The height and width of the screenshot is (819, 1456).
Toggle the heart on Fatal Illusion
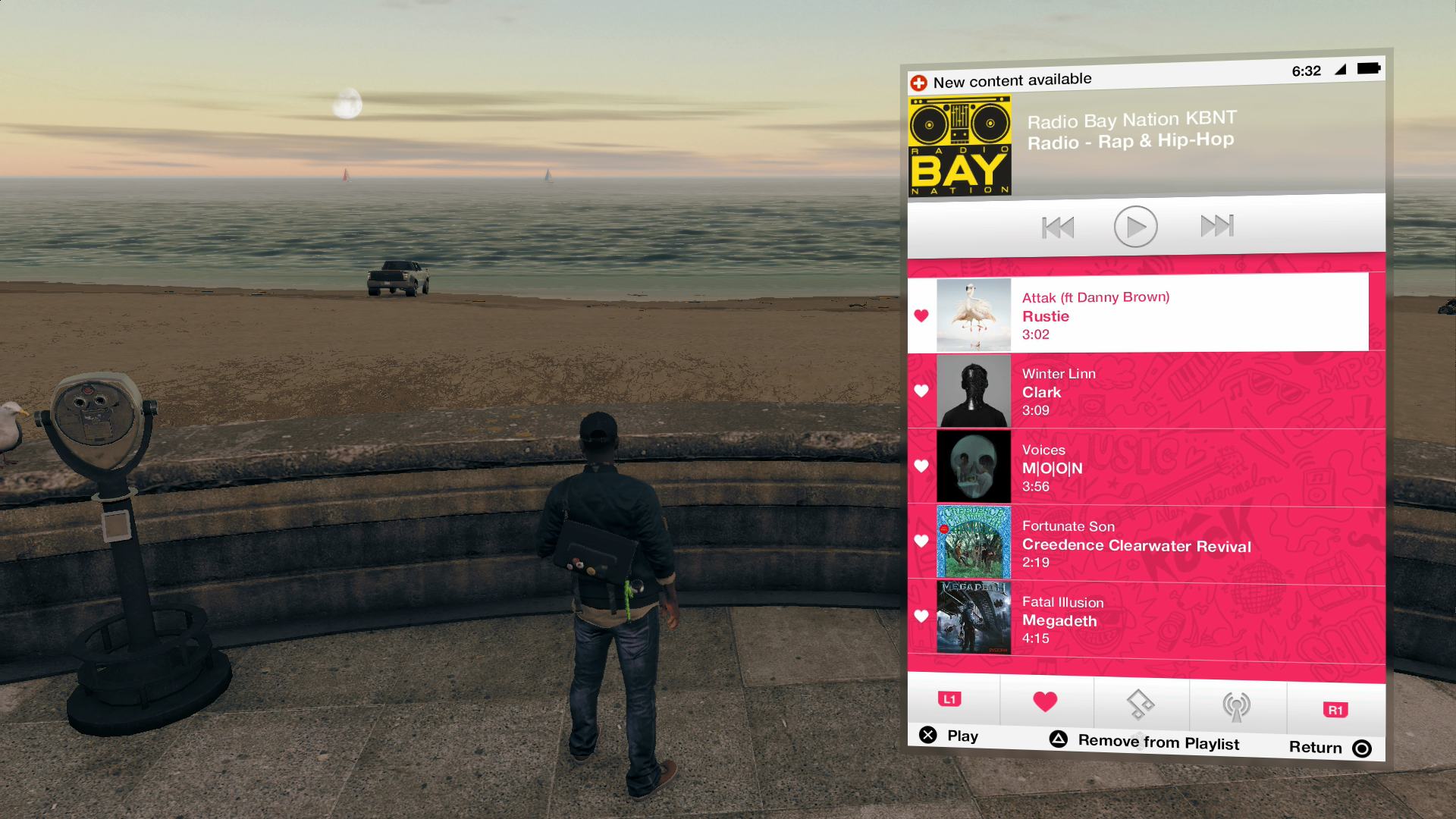click(921, 616)
